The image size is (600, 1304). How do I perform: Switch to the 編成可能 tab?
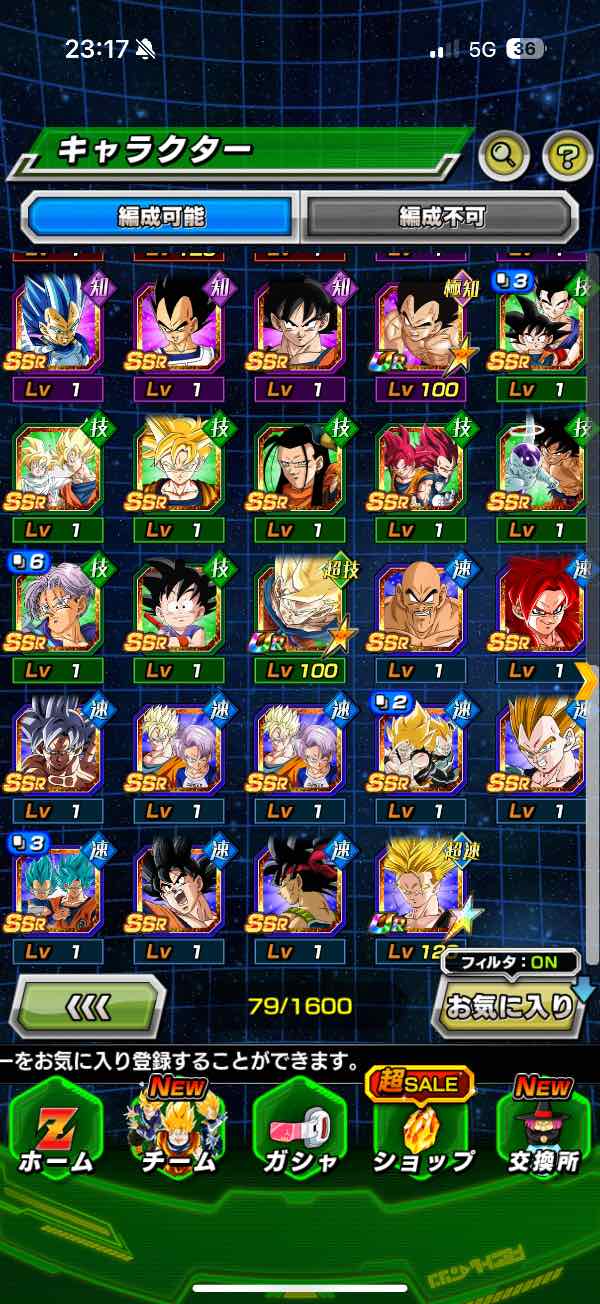click(162, 216)
